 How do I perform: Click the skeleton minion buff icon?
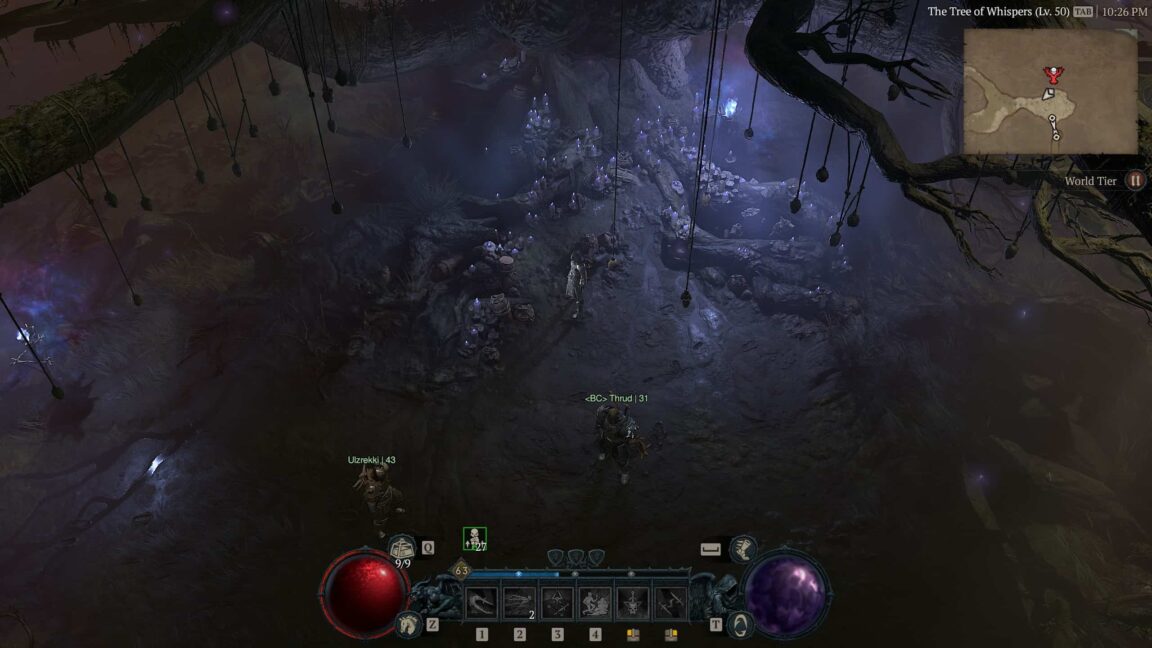[x=475, y=539]
